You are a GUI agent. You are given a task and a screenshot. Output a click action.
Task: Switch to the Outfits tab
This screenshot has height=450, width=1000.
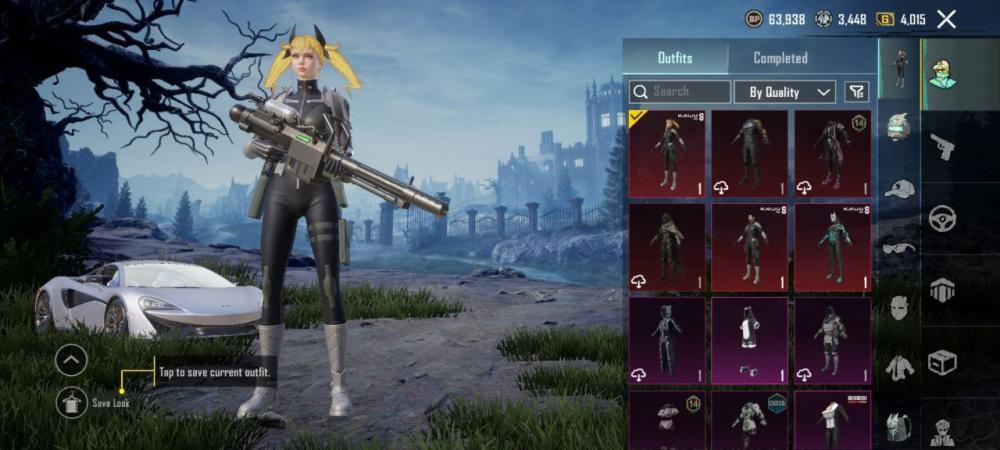[675, 58]
